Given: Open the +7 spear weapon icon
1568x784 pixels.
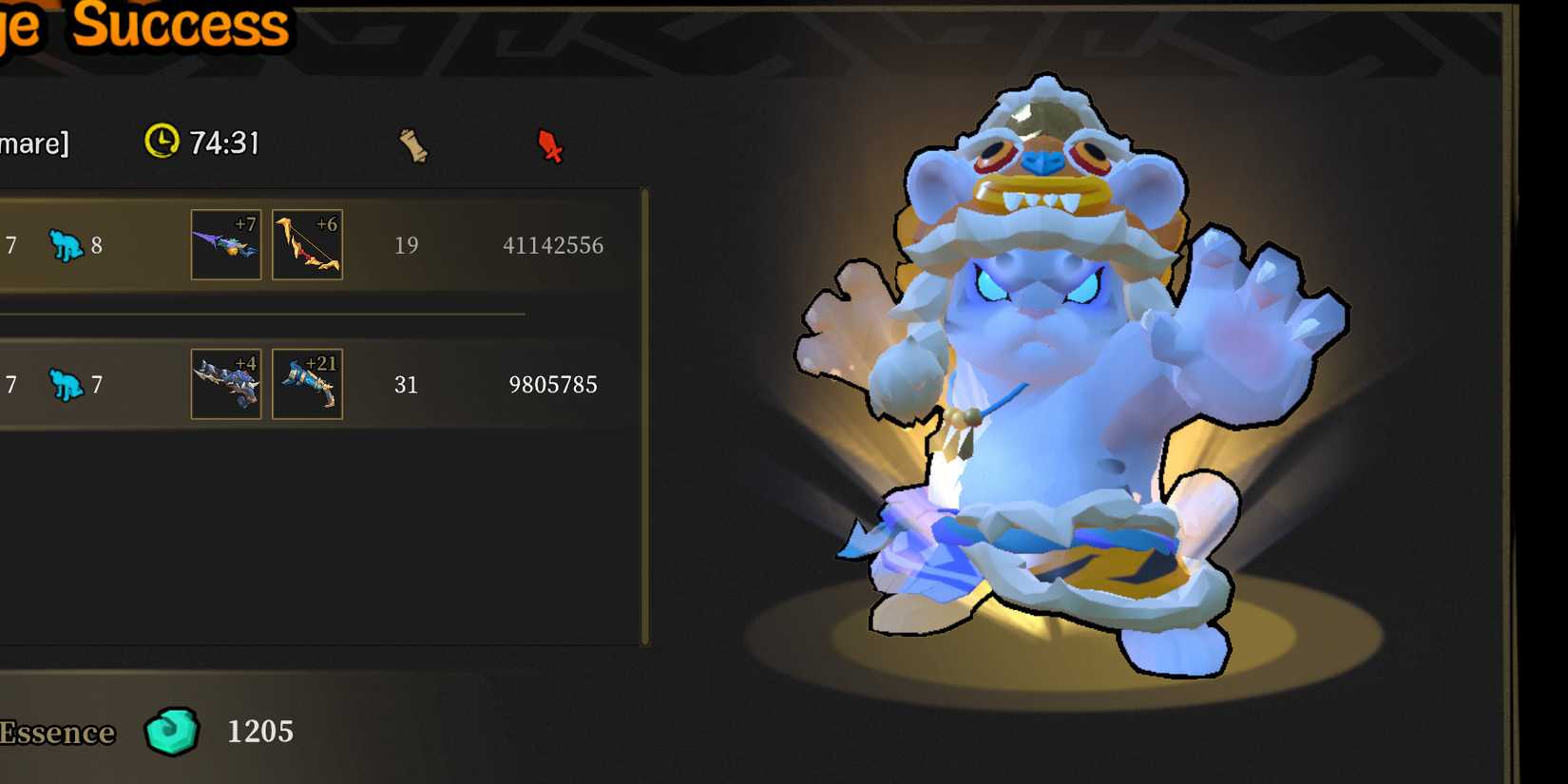Looking at the screenshot, I should tap(225, 244).
